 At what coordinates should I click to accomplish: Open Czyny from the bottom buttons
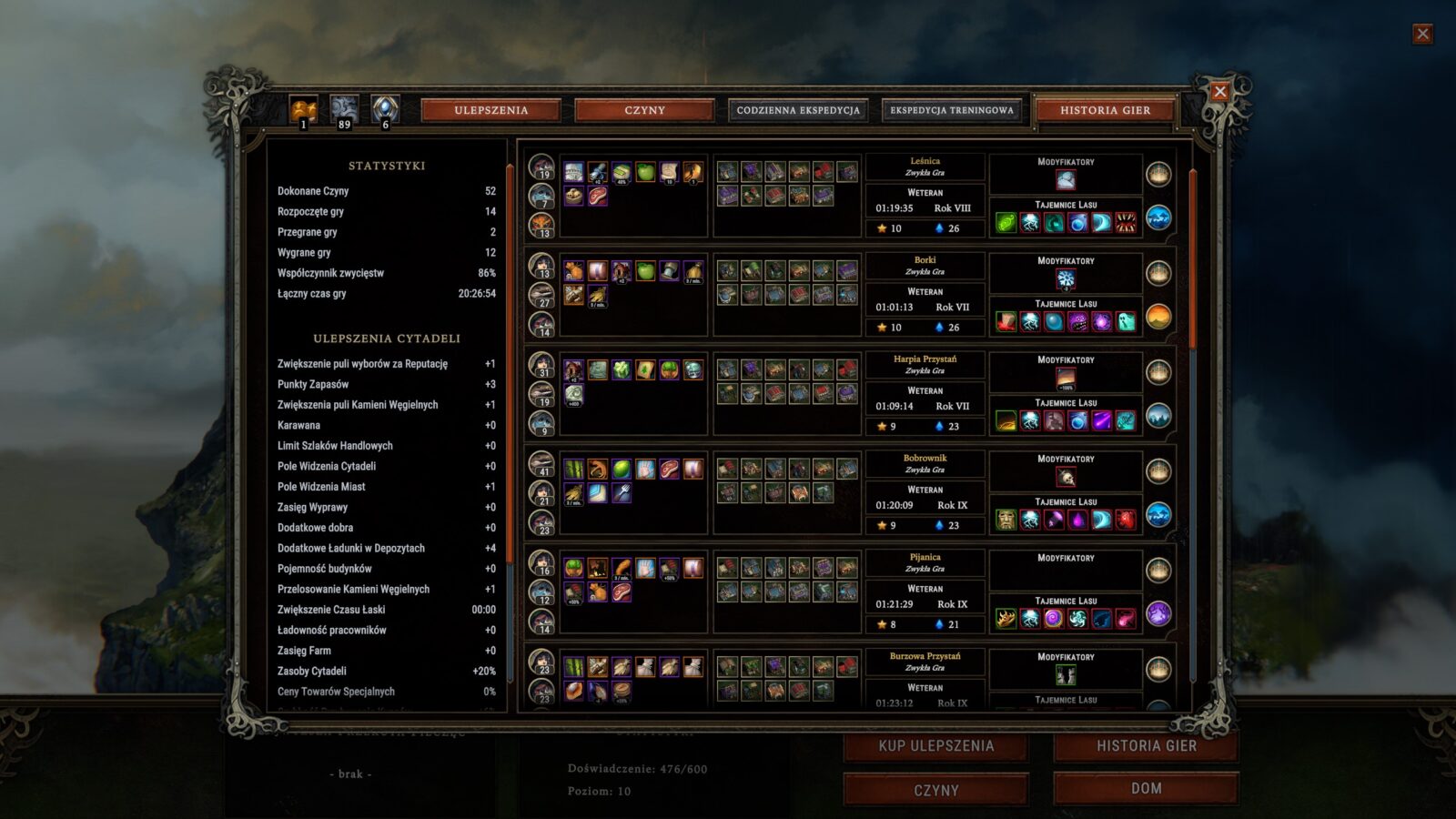click(935, 790)
